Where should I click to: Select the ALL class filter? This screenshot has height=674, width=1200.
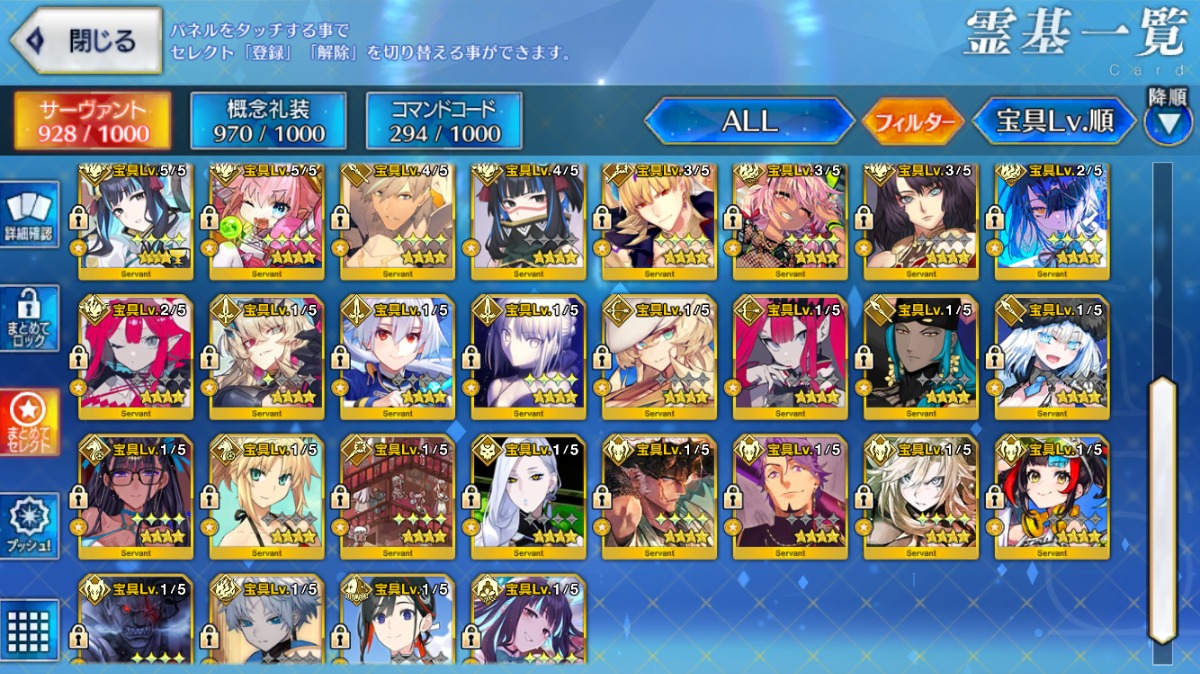click(x=749, y=122)
